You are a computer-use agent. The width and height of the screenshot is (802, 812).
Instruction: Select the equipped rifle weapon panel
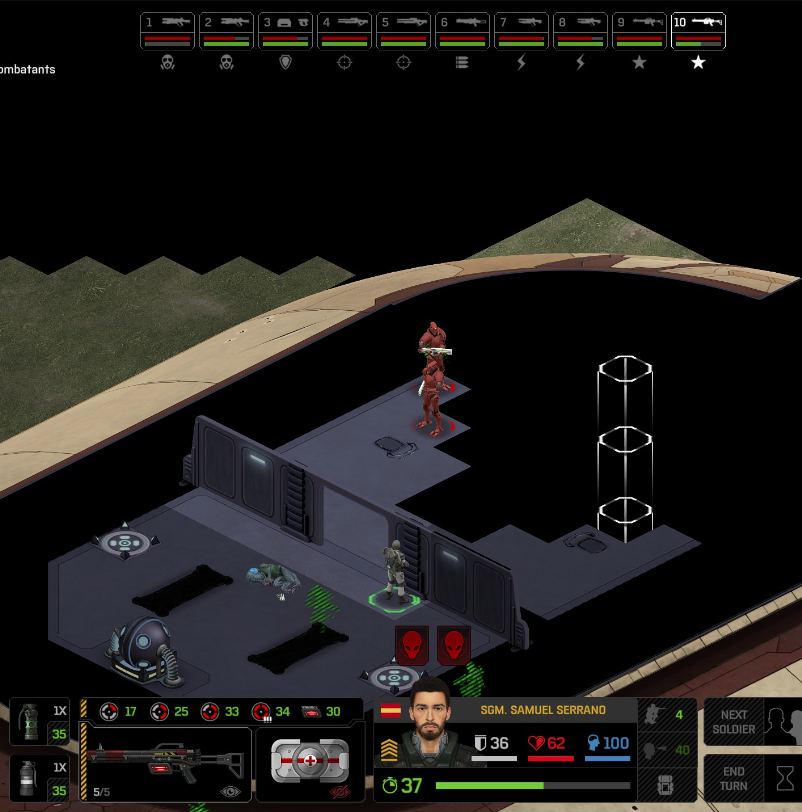coord(165,764)
